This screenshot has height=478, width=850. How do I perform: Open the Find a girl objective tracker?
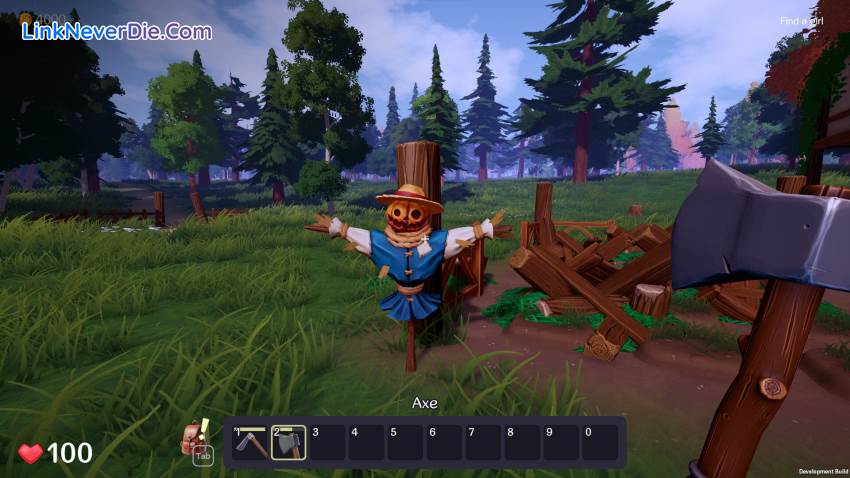[x=802, y=20]
